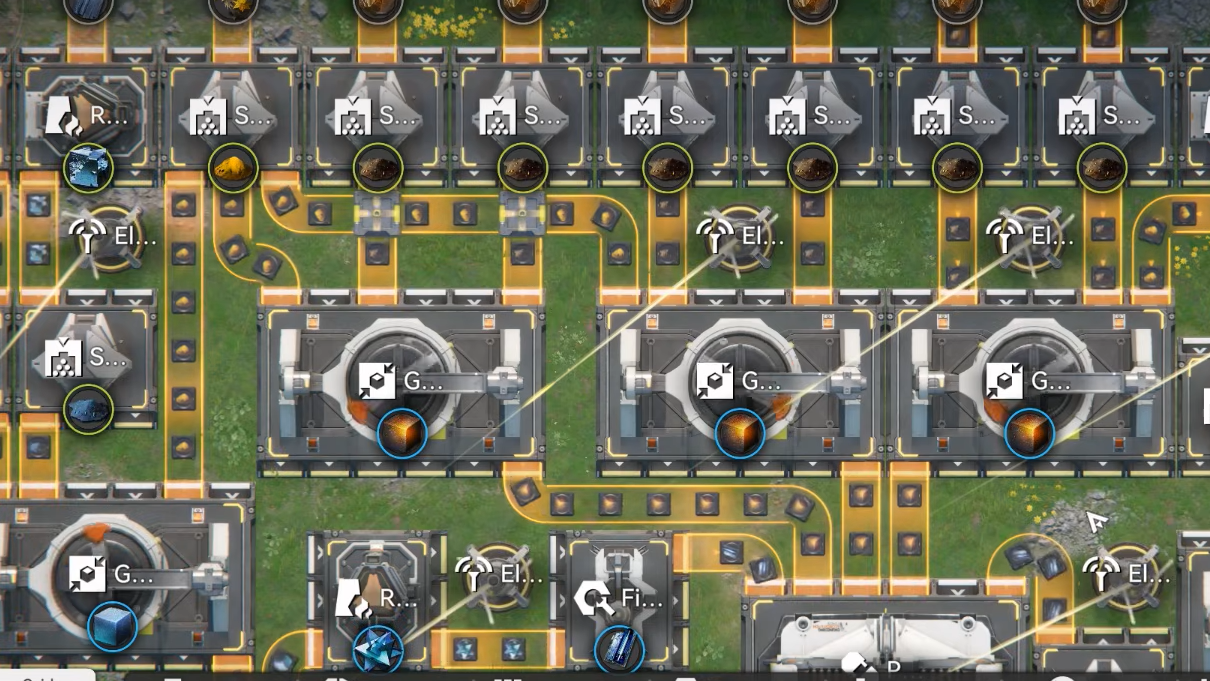
Task: Select the pale blue crystal block product icon
Action: [x=88, y=167]
